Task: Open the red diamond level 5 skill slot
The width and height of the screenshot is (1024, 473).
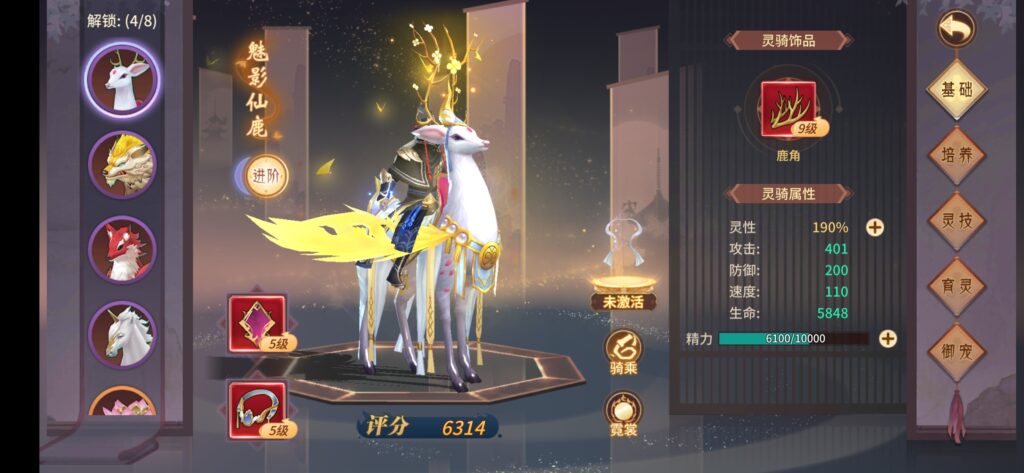Action: click(x=257, y=323)
